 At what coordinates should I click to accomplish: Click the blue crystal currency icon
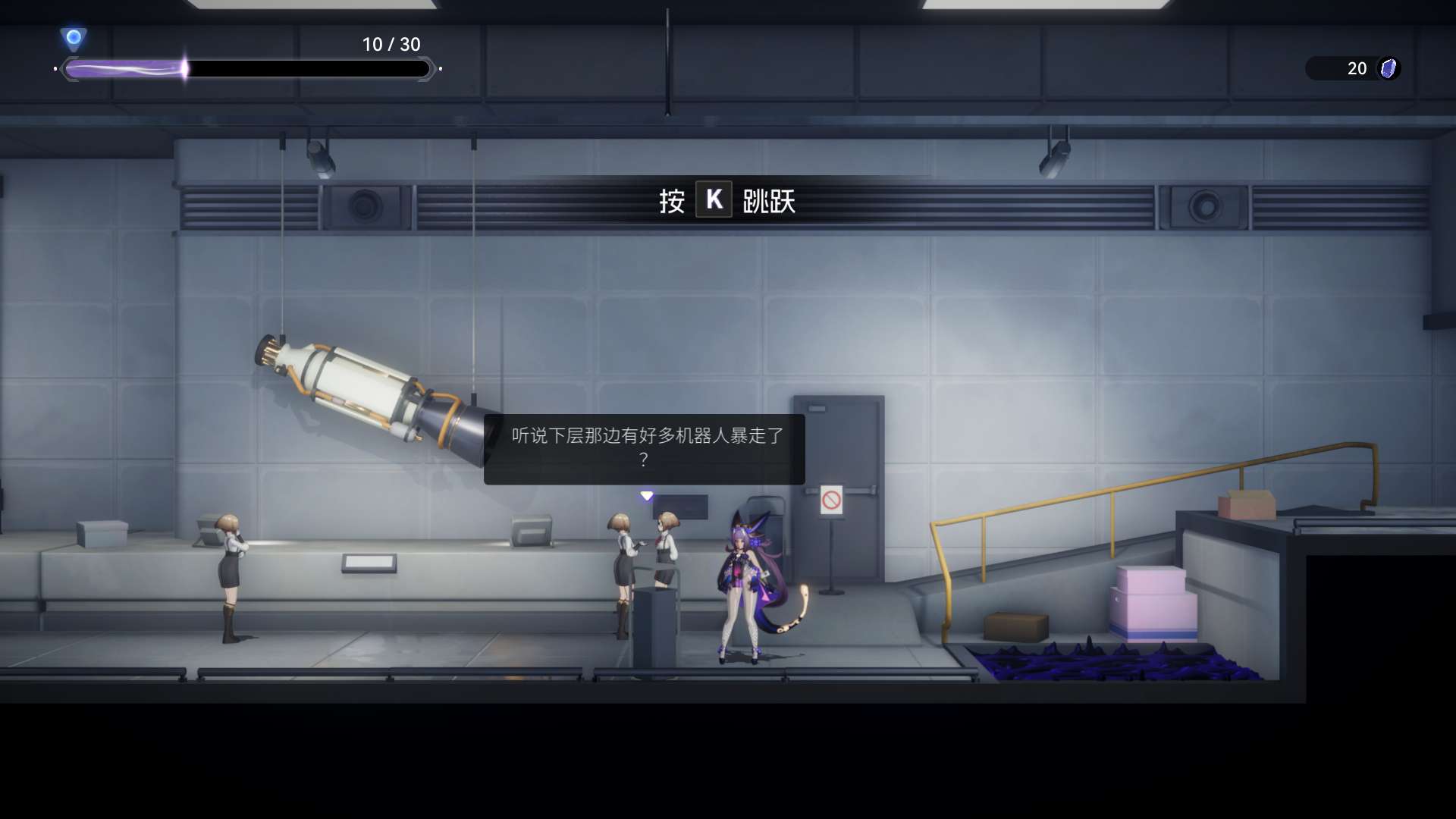pyautogui.click(x=1388, y=68)
